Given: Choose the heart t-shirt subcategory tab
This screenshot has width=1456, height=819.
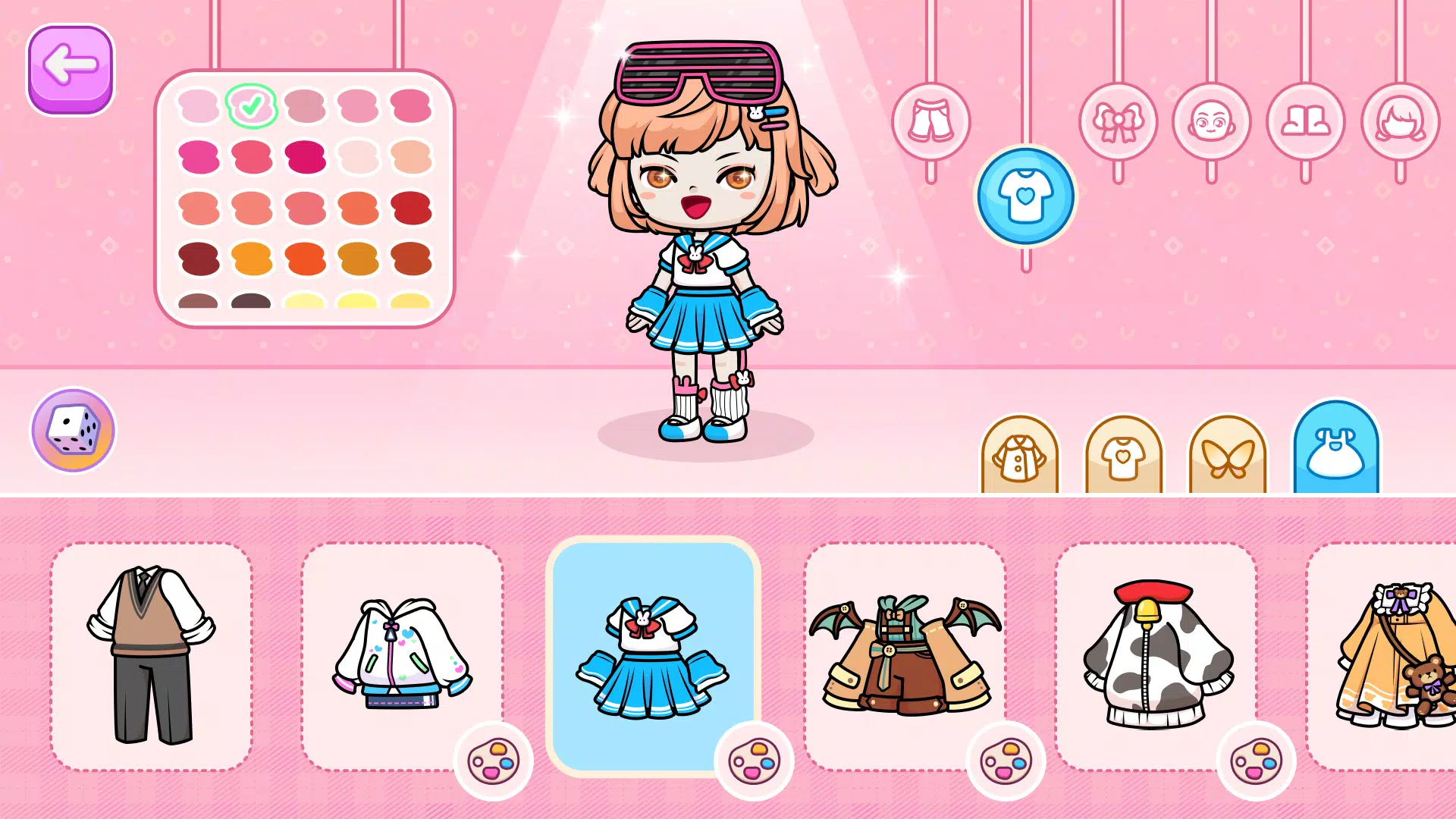Looking at the screenshot, I should click(1123, 457).
